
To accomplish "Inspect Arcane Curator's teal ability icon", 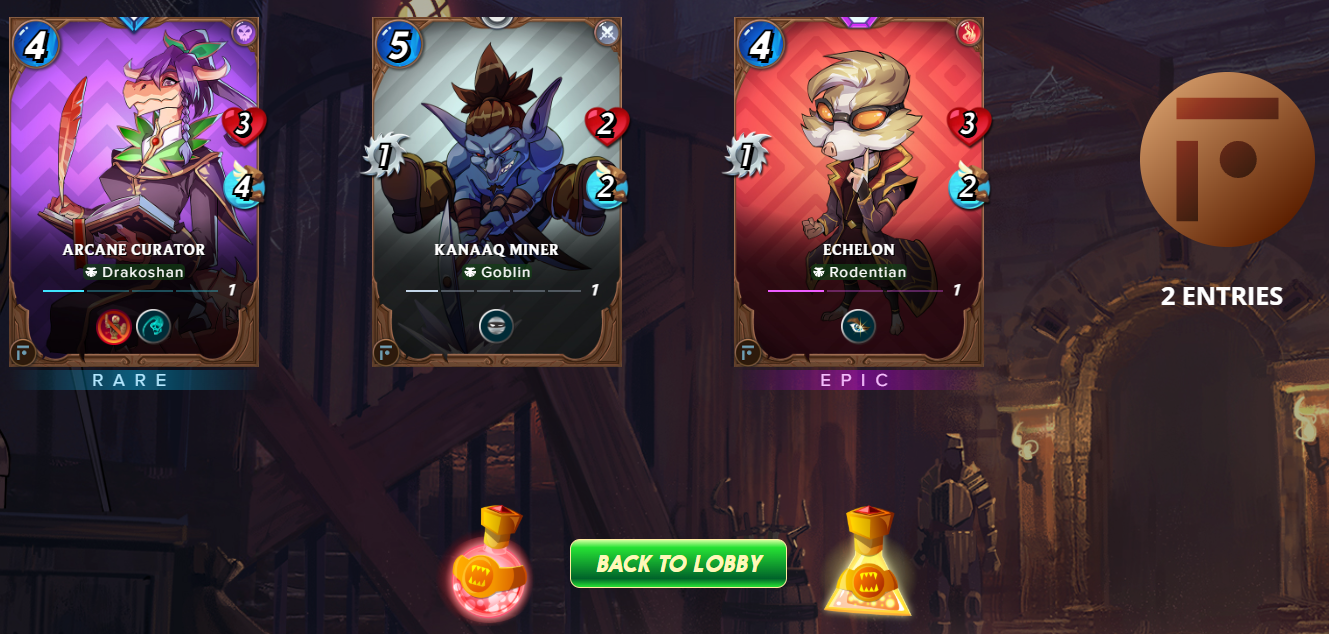I will pos(153,326).
